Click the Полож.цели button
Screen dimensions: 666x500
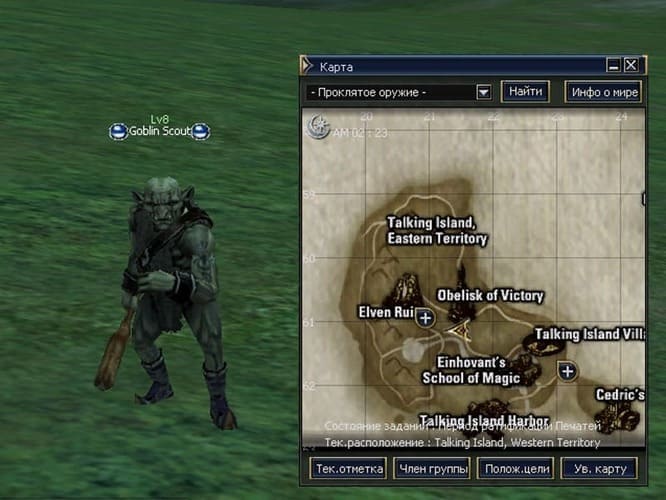[515, 469]
